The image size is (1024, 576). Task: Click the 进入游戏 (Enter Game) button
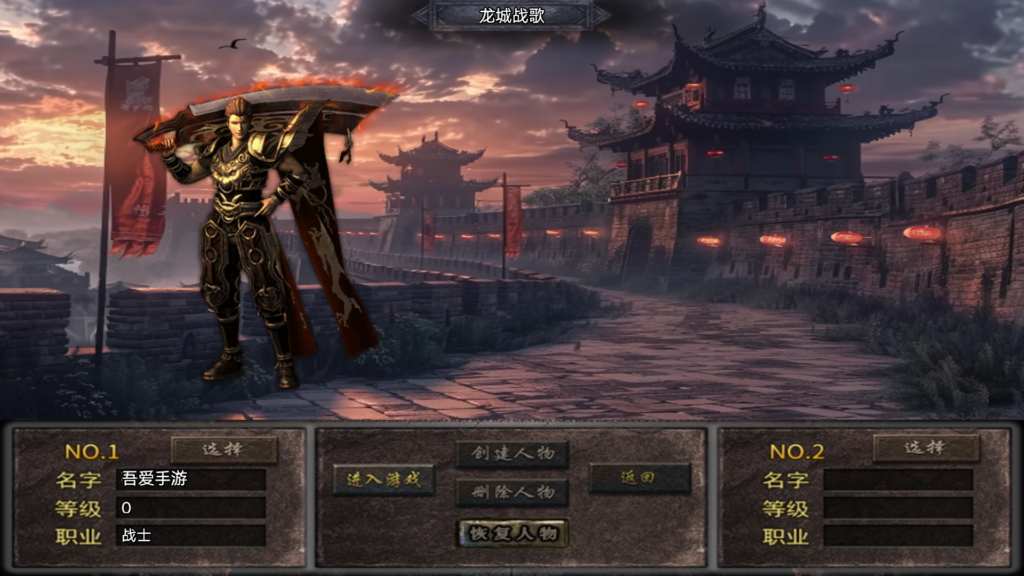[x=384, y=479]
